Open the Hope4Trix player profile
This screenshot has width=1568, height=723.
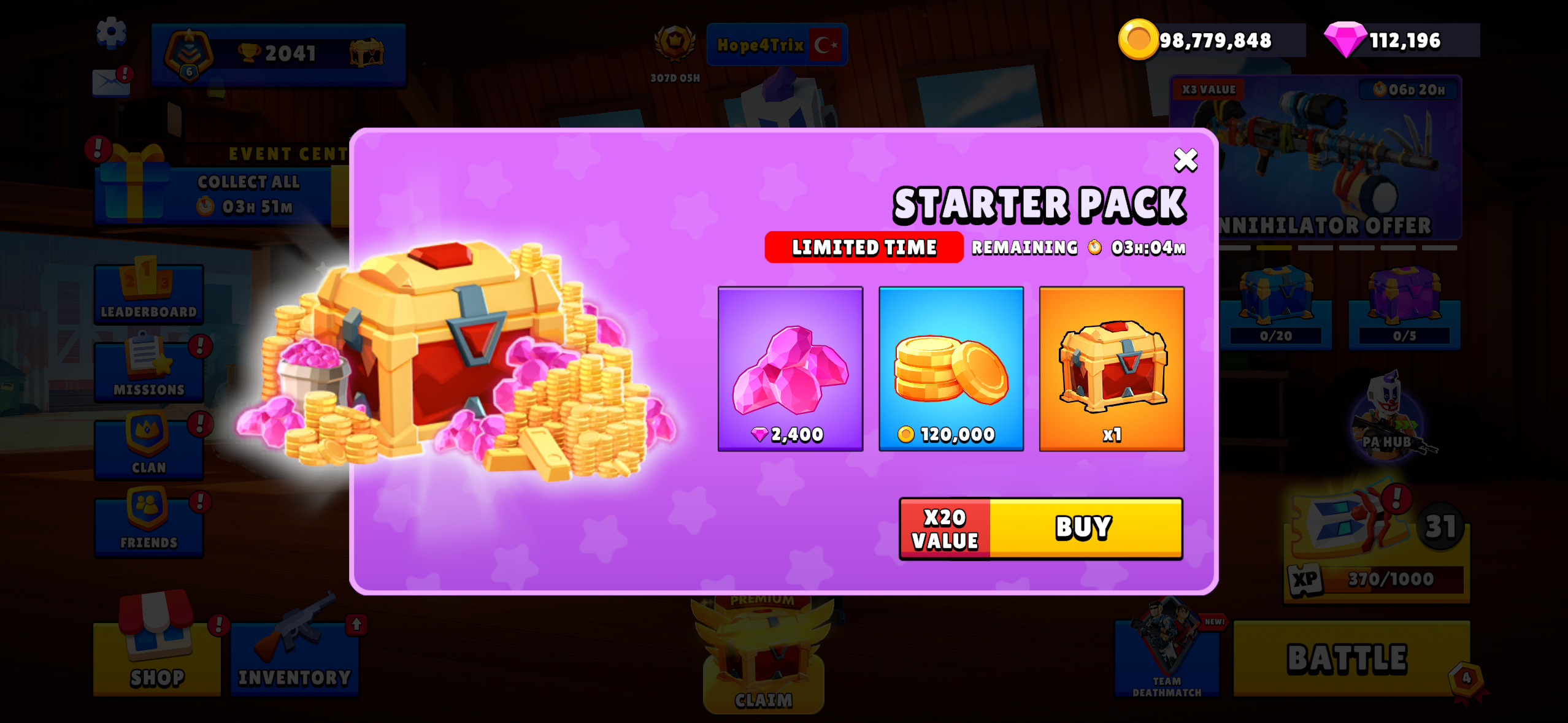(x=777, y=45)
